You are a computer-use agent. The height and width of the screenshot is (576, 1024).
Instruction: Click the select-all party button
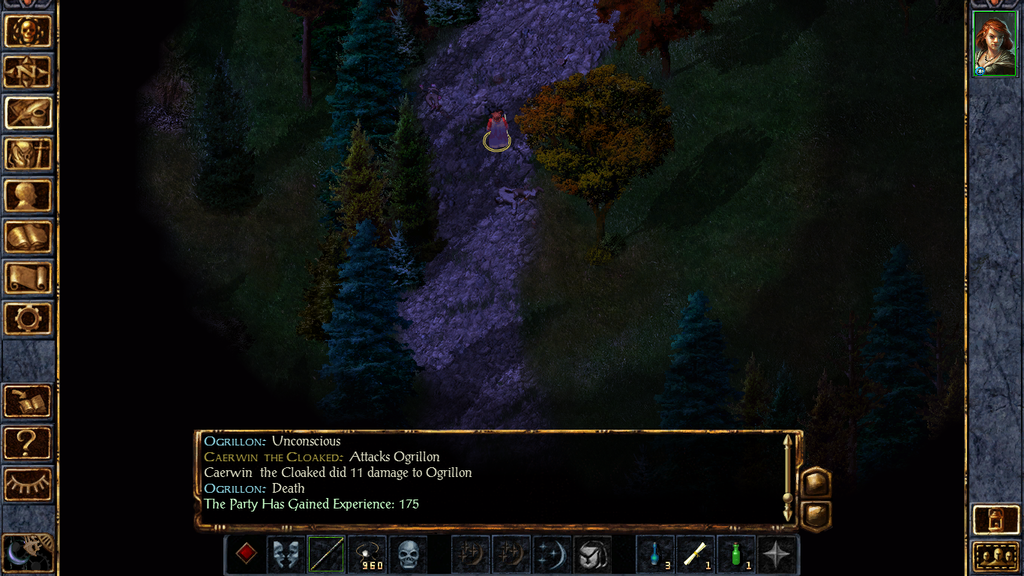coord(996,555)
